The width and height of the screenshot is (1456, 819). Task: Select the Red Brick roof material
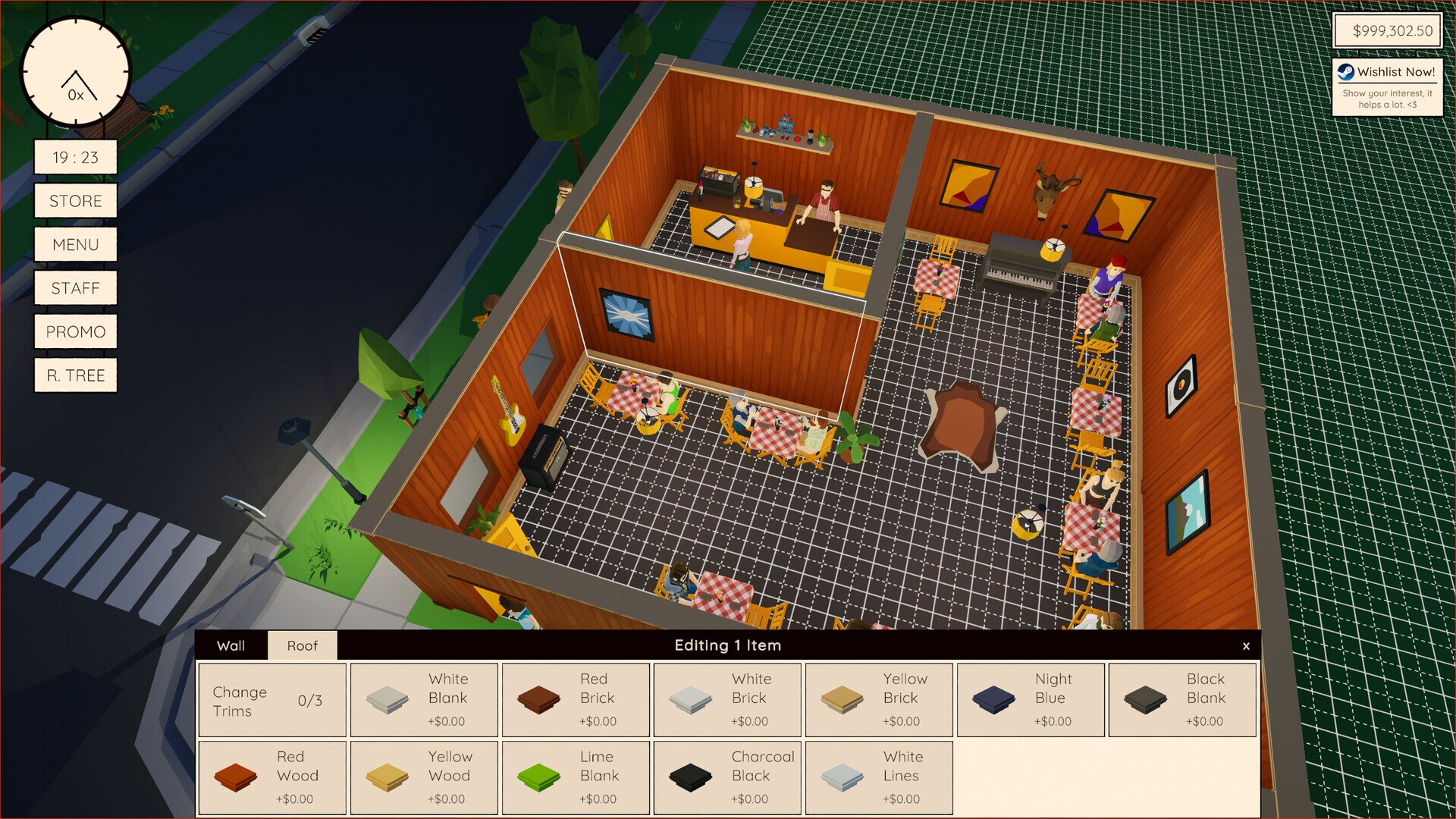pyautogui.click(x=575, y=699)
